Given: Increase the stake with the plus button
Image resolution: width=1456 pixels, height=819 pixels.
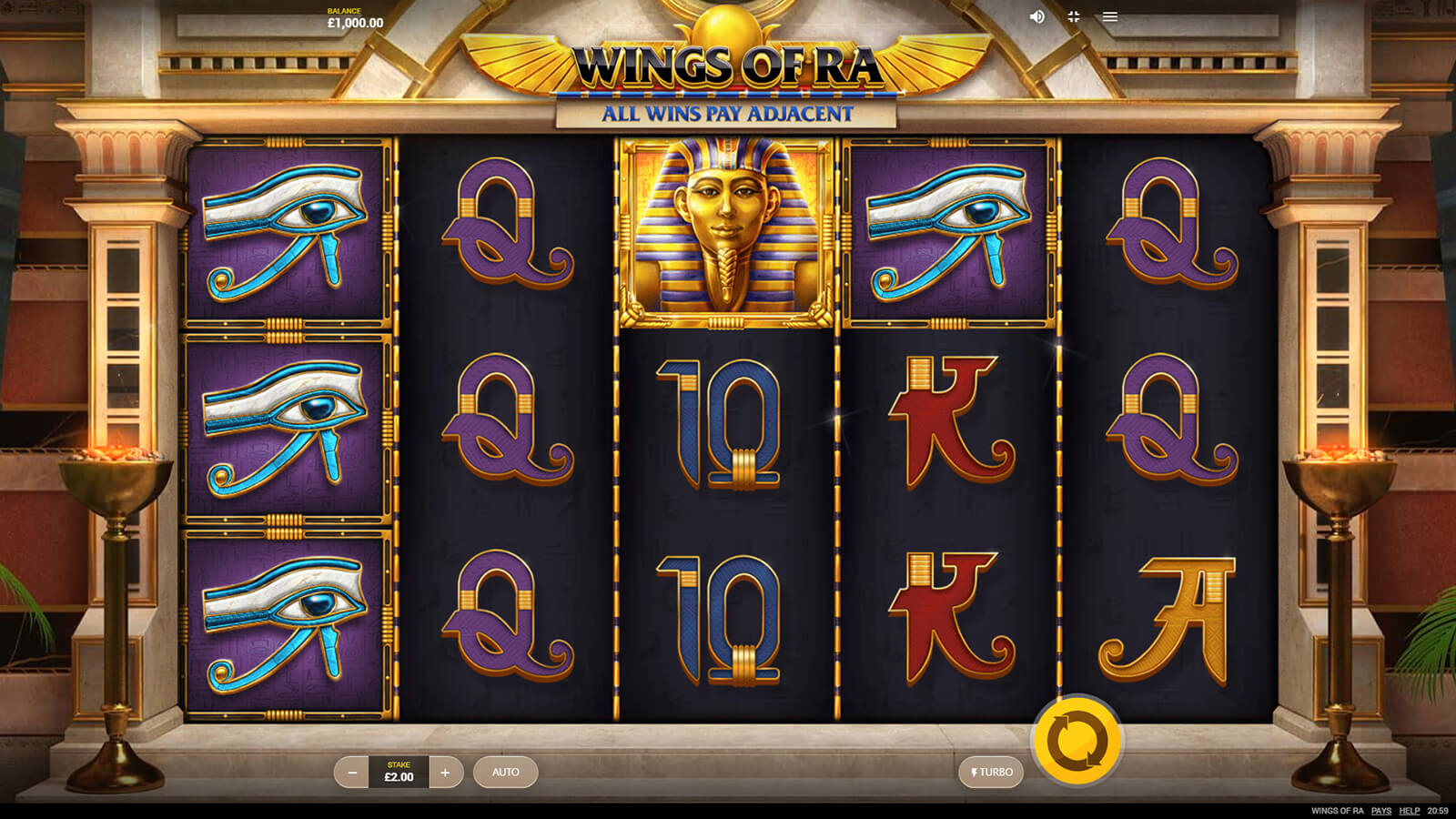Looking at the screenshot, I should (x=445, y=773).
